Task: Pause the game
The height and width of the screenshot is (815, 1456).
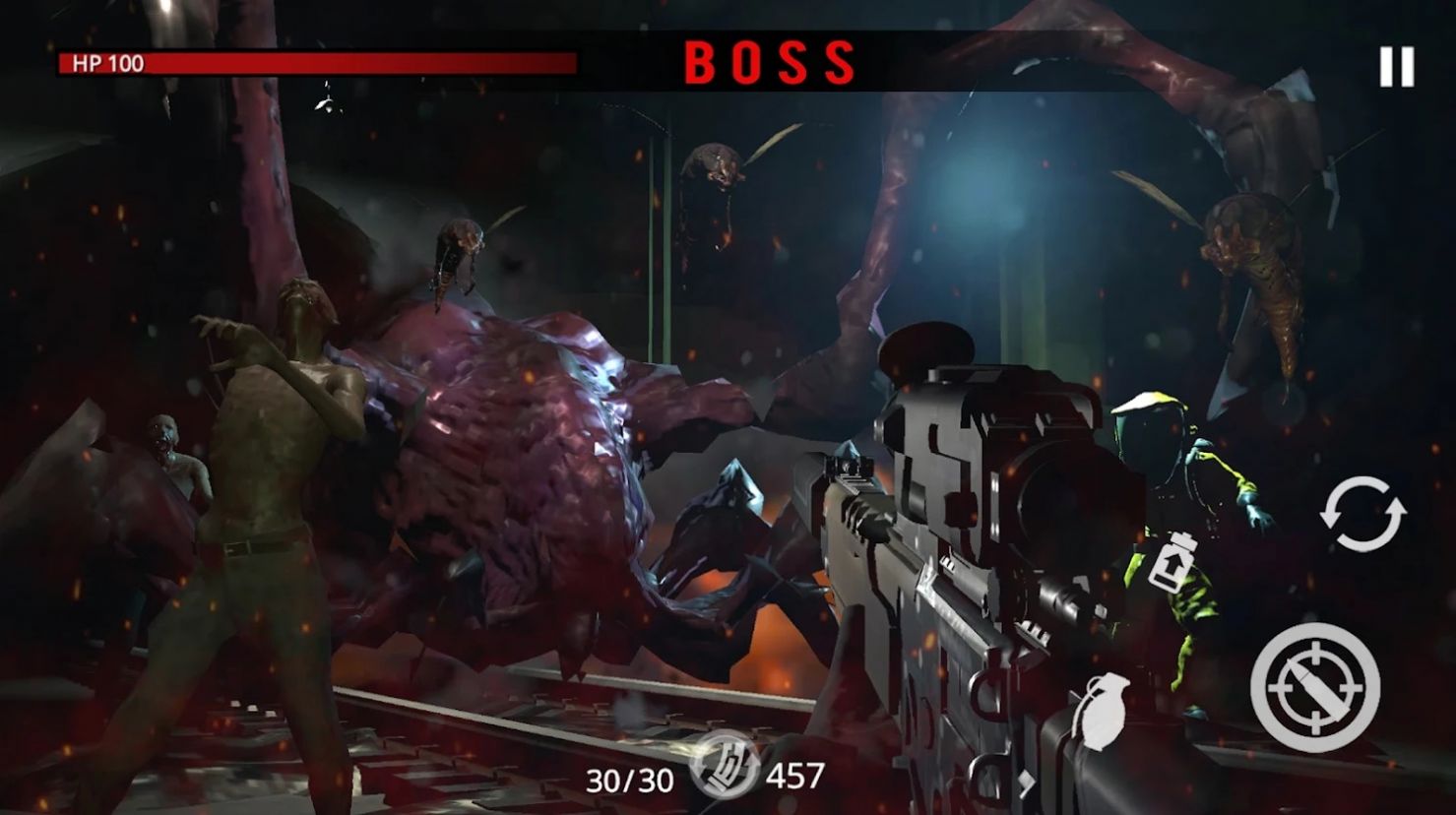Action: tap(1396, 67)
